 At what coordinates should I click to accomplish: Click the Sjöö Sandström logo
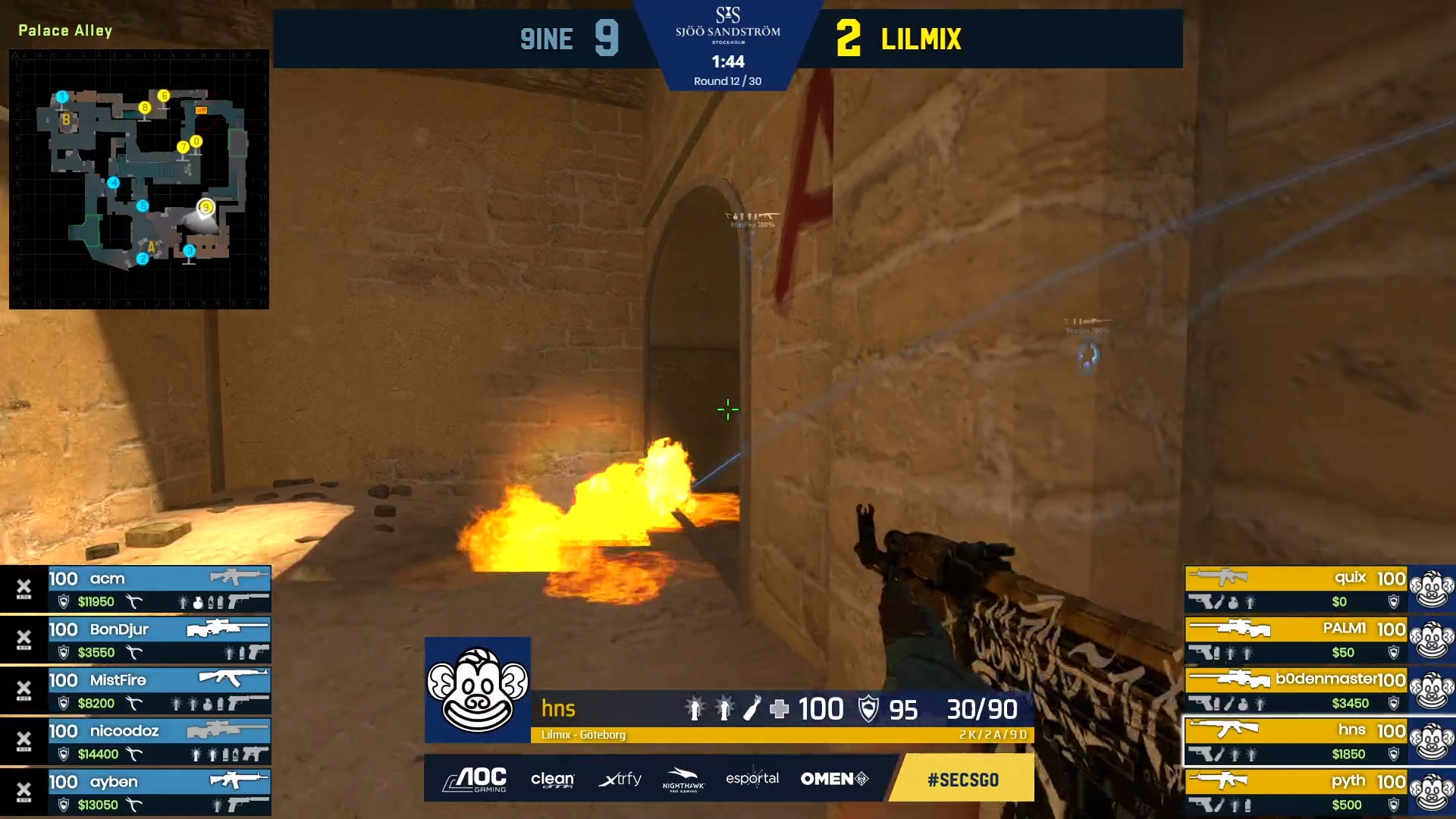(x=727, y=24)
